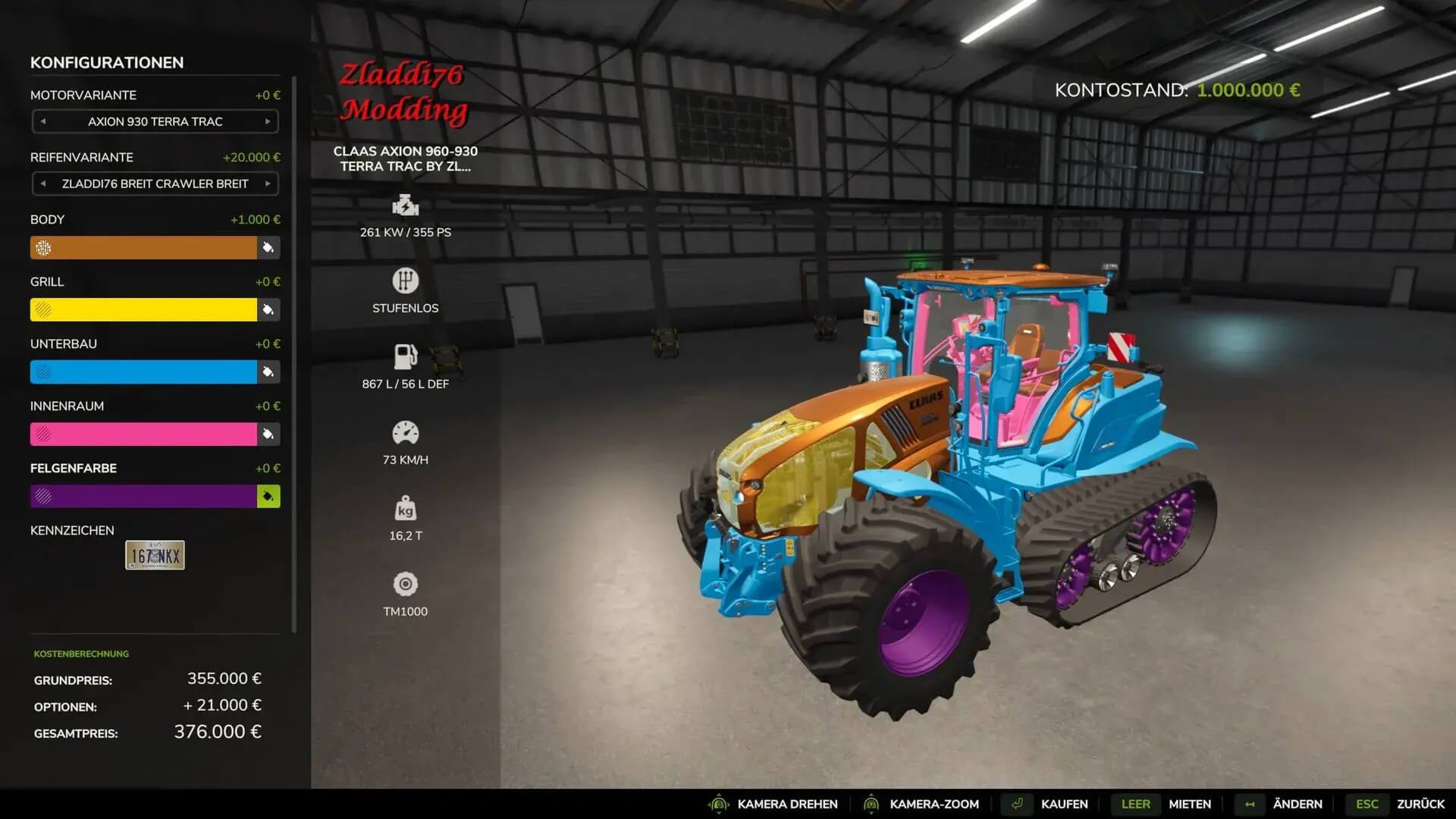The width and height of the screenshot is (1456, 819).
Task: Select the weight icon showing 16,2 T
Action: (x=407, y=510)
